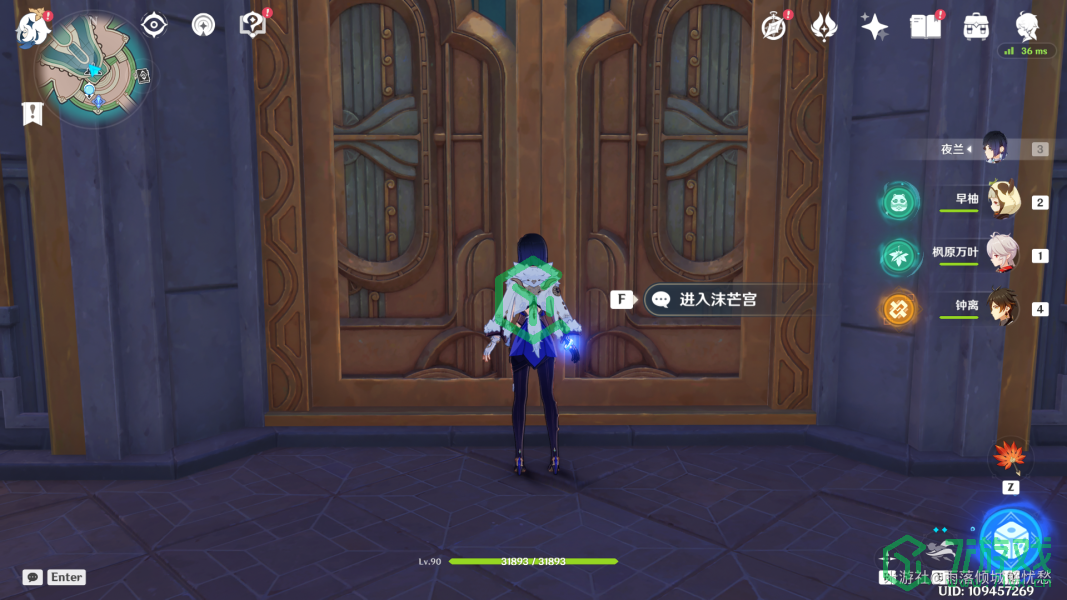Open the quest banner icon below Paimon
This screenshot has height=600, width=1067.
pos(33,113)
